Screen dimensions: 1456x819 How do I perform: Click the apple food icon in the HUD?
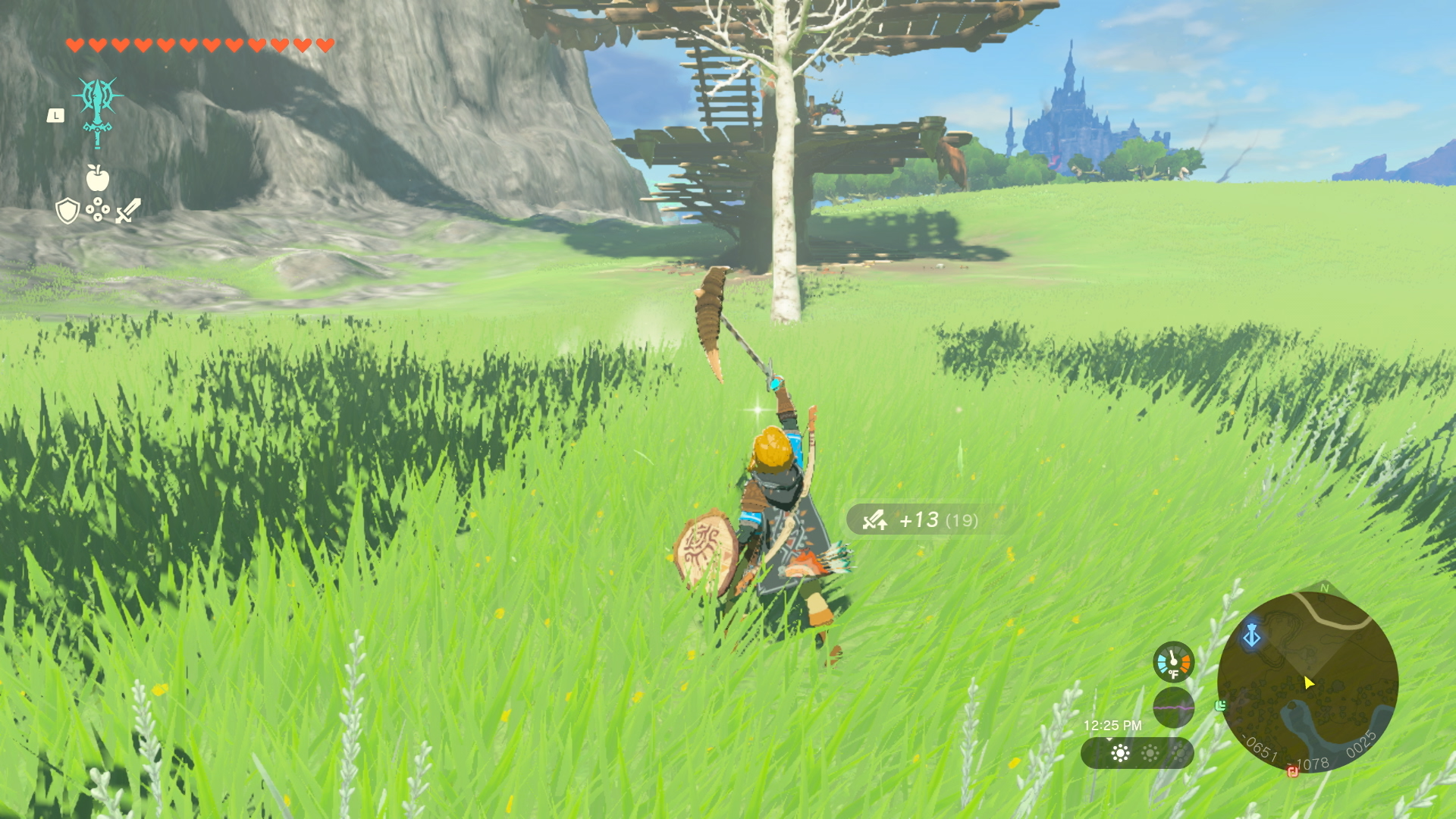coord(98,178)
